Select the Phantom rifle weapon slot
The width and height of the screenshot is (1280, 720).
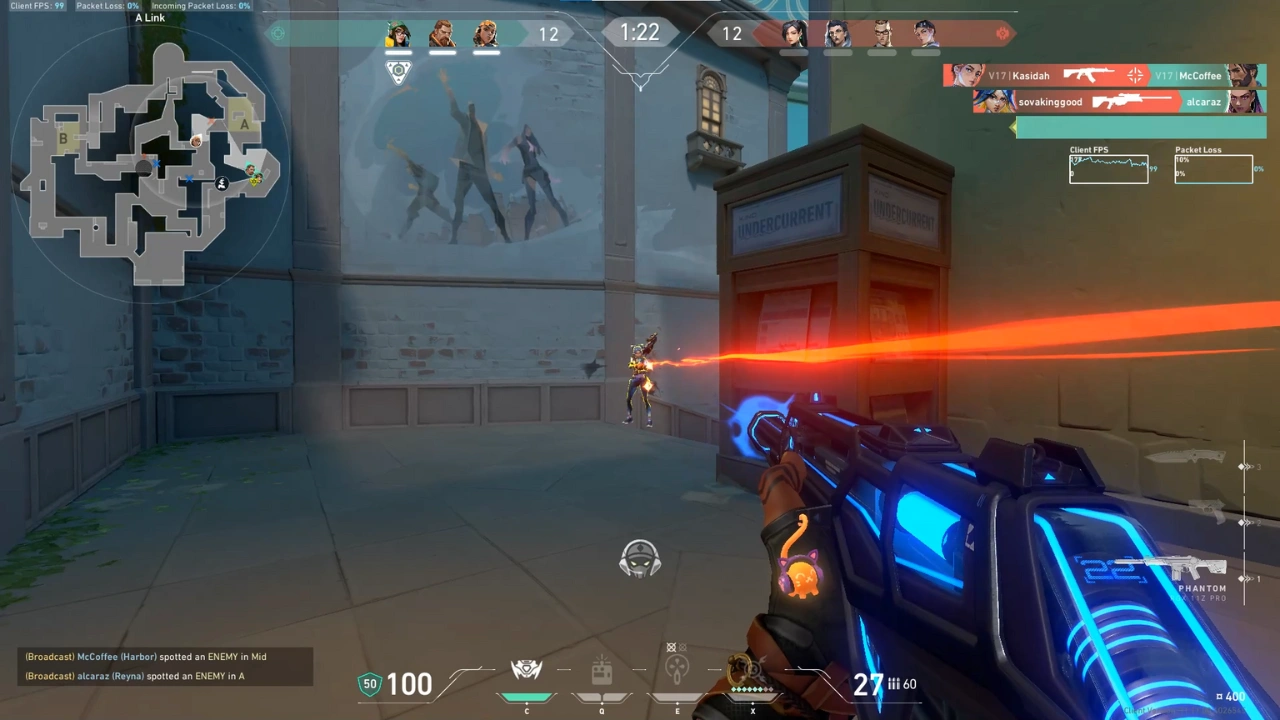(x=1185, y=570)
